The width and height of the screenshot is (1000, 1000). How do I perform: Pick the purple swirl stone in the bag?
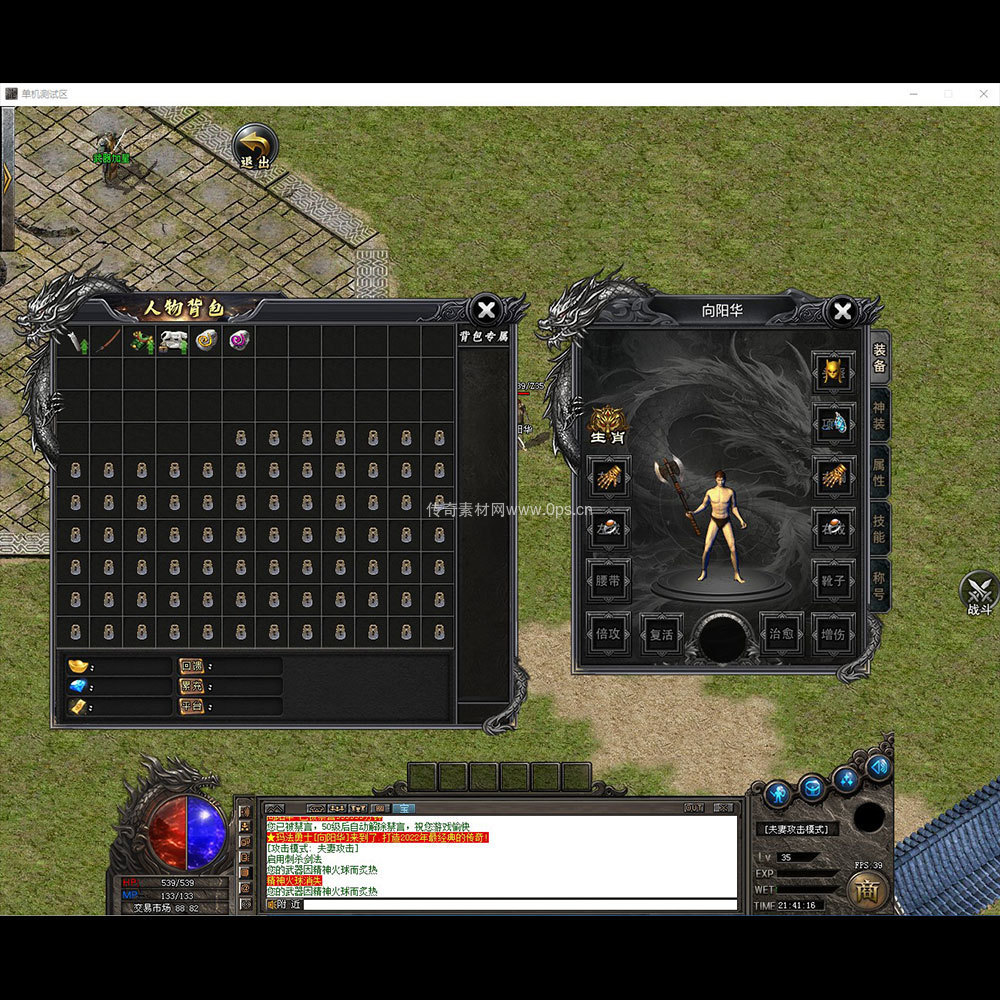coord(240,340)
